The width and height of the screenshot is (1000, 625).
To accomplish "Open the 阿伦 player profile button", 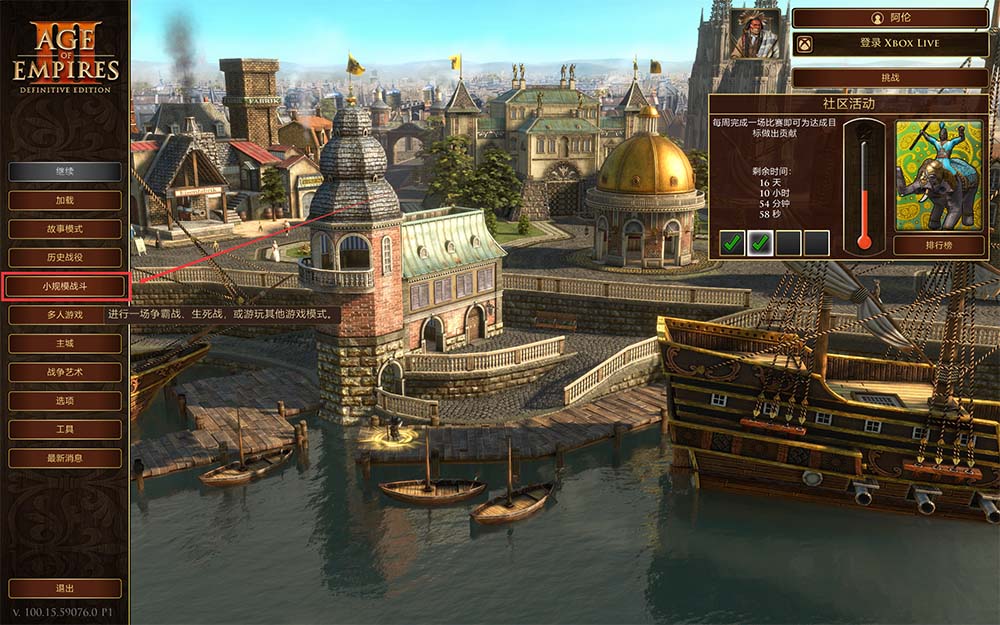I will (890, 18).
